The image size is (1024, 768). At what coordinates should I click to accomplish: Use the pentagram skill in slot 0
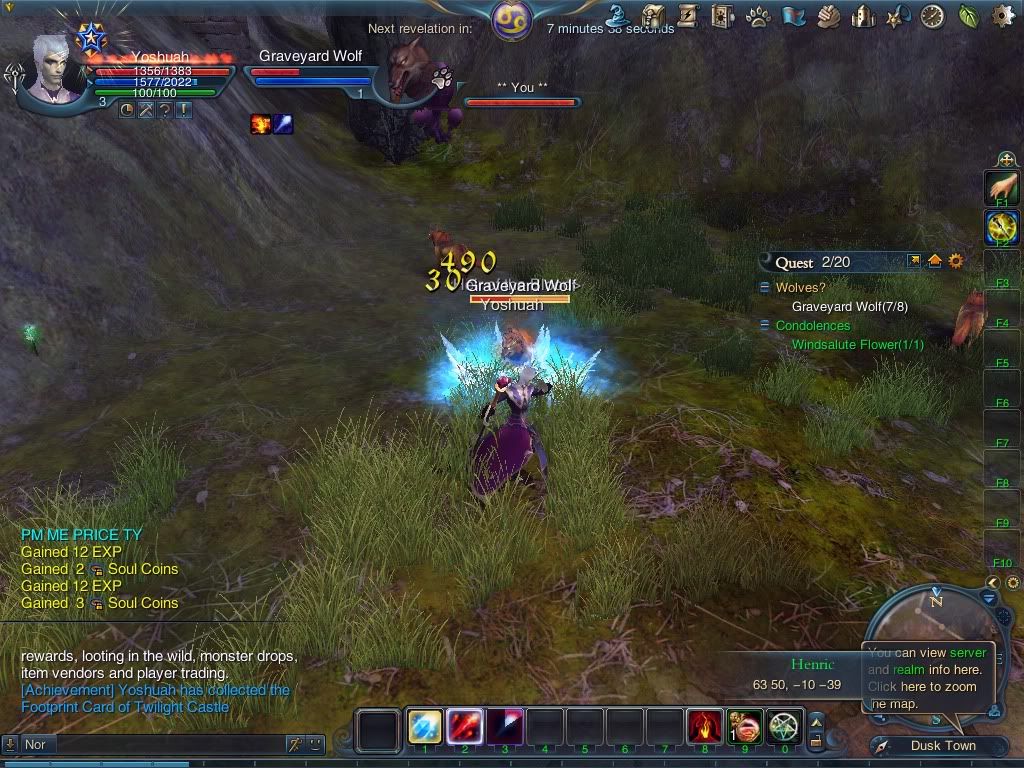pyautogui.click(x=785, y=727)
